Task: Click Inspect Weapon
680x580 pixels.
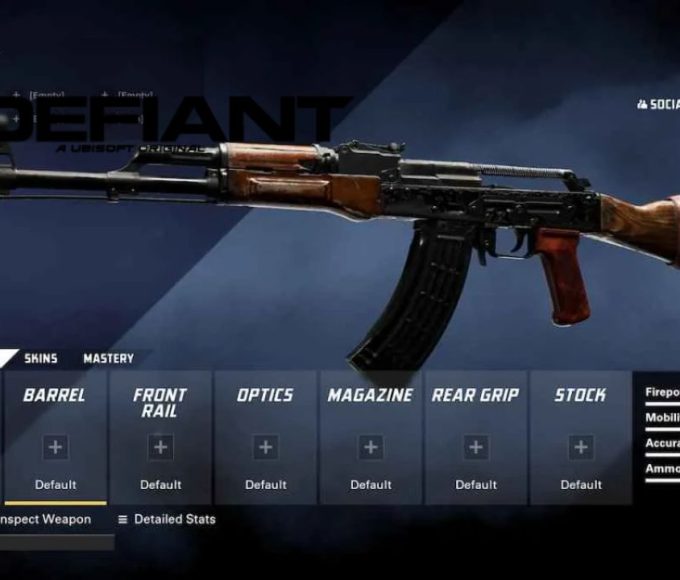Action: click(45, 520)
